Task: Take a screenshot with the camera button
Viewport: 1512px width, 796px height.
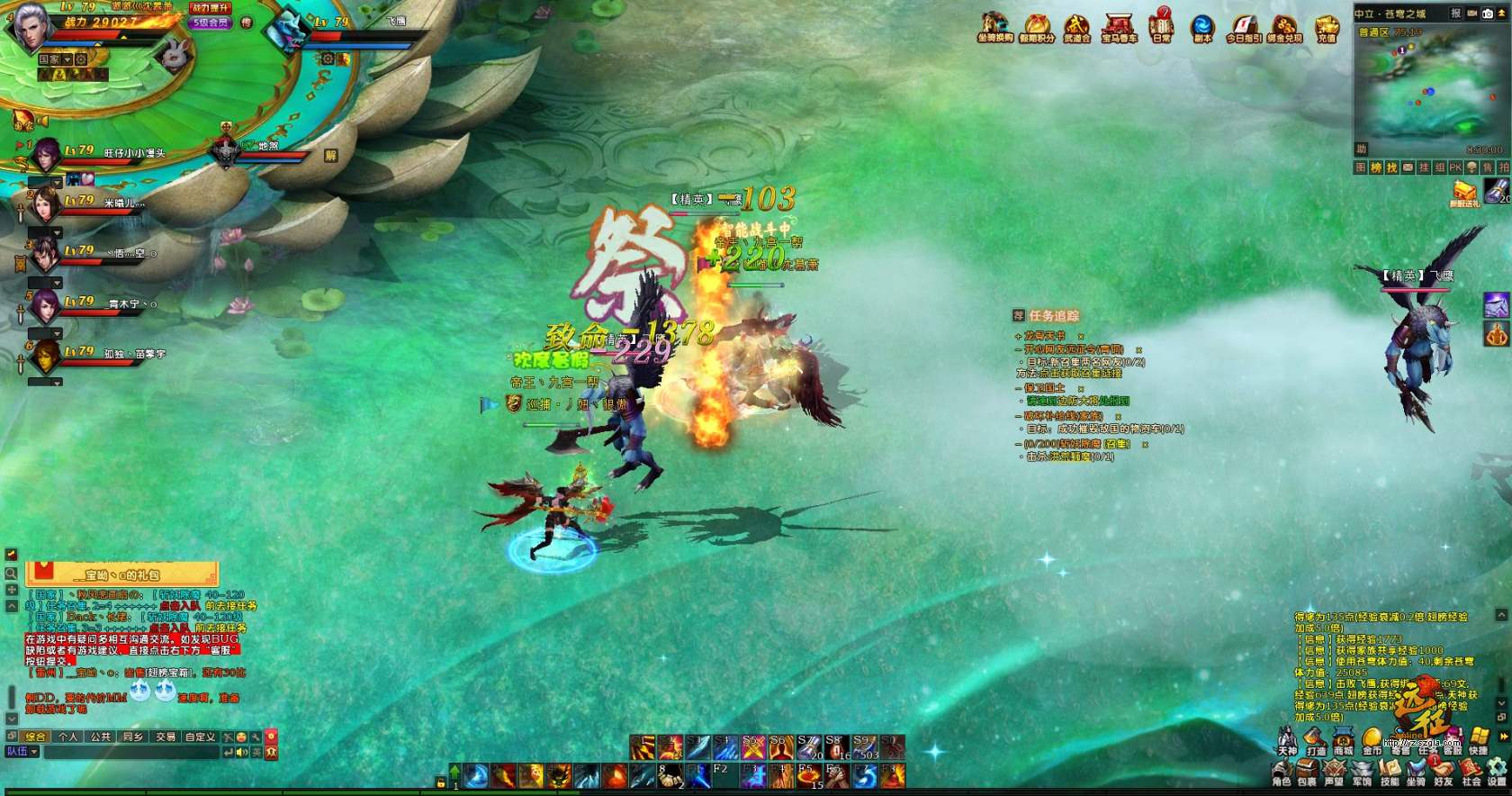Action: [1488, 14]
